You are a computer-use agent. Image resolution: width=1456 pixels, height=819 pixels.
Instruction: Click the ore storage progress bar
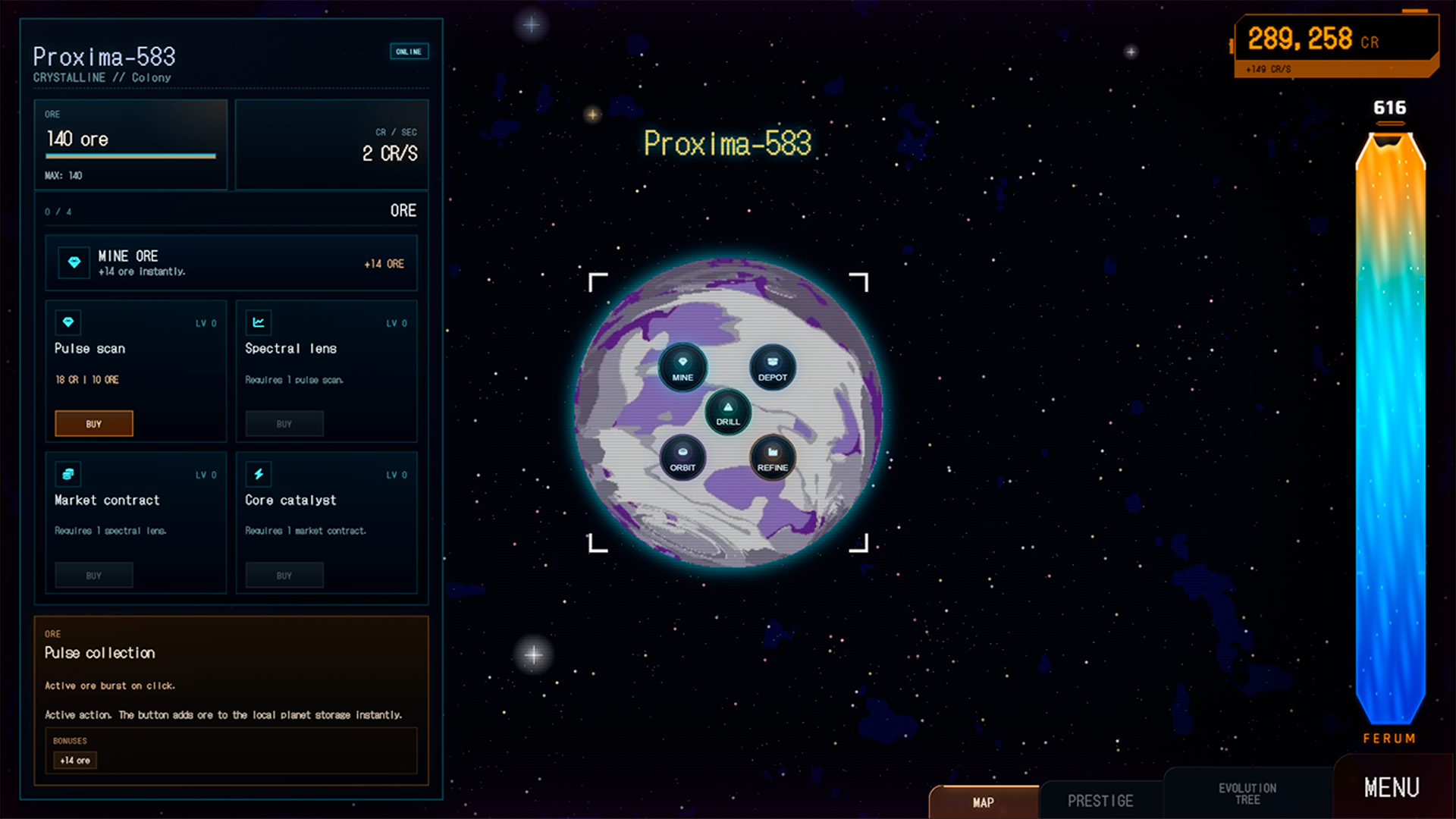(x=130, y=156)
